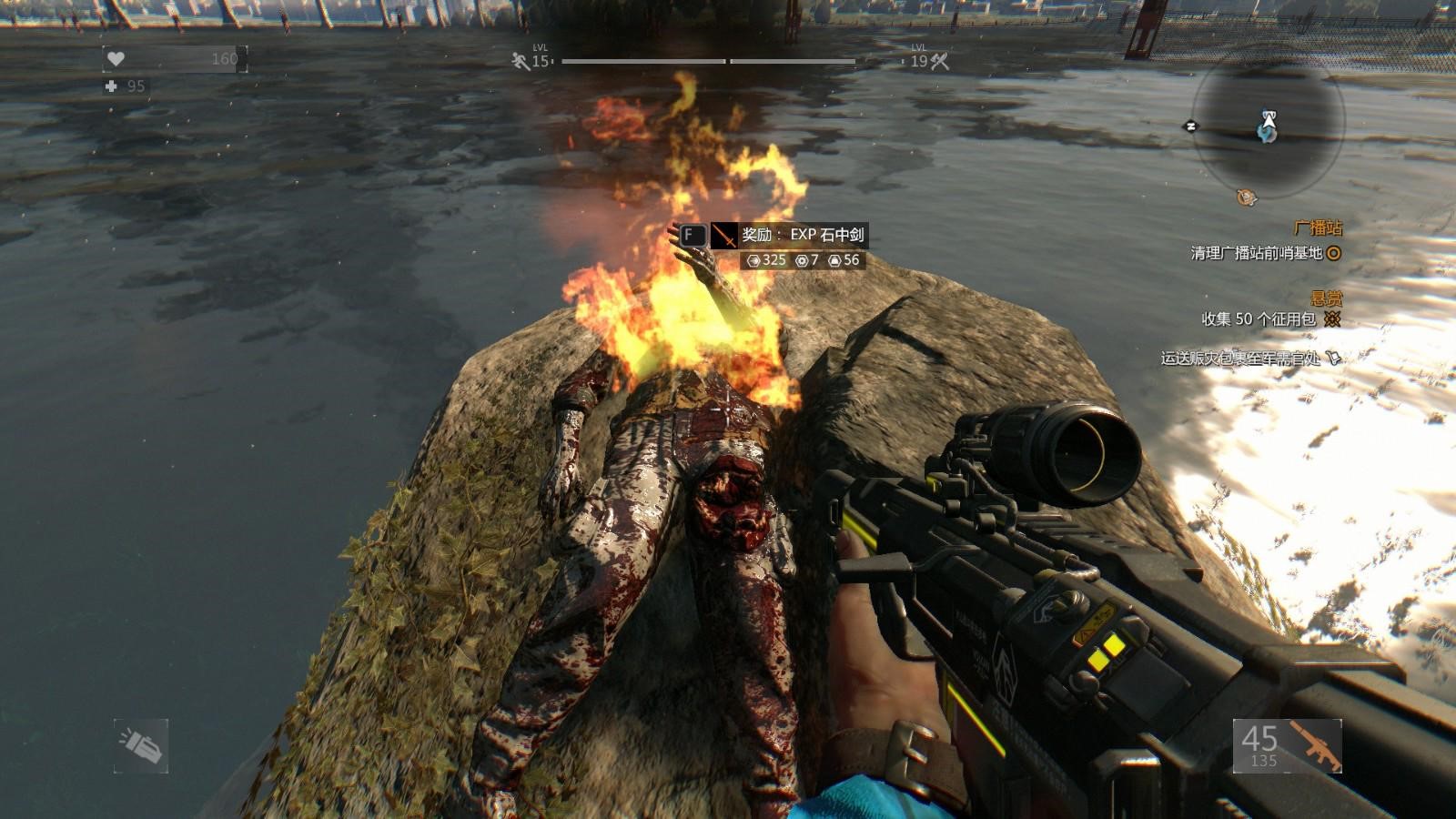The height and width of the screenshot is (819, 1456).
Task: Click the crossed-tools power level icon
Action: [x=940, y=61]
